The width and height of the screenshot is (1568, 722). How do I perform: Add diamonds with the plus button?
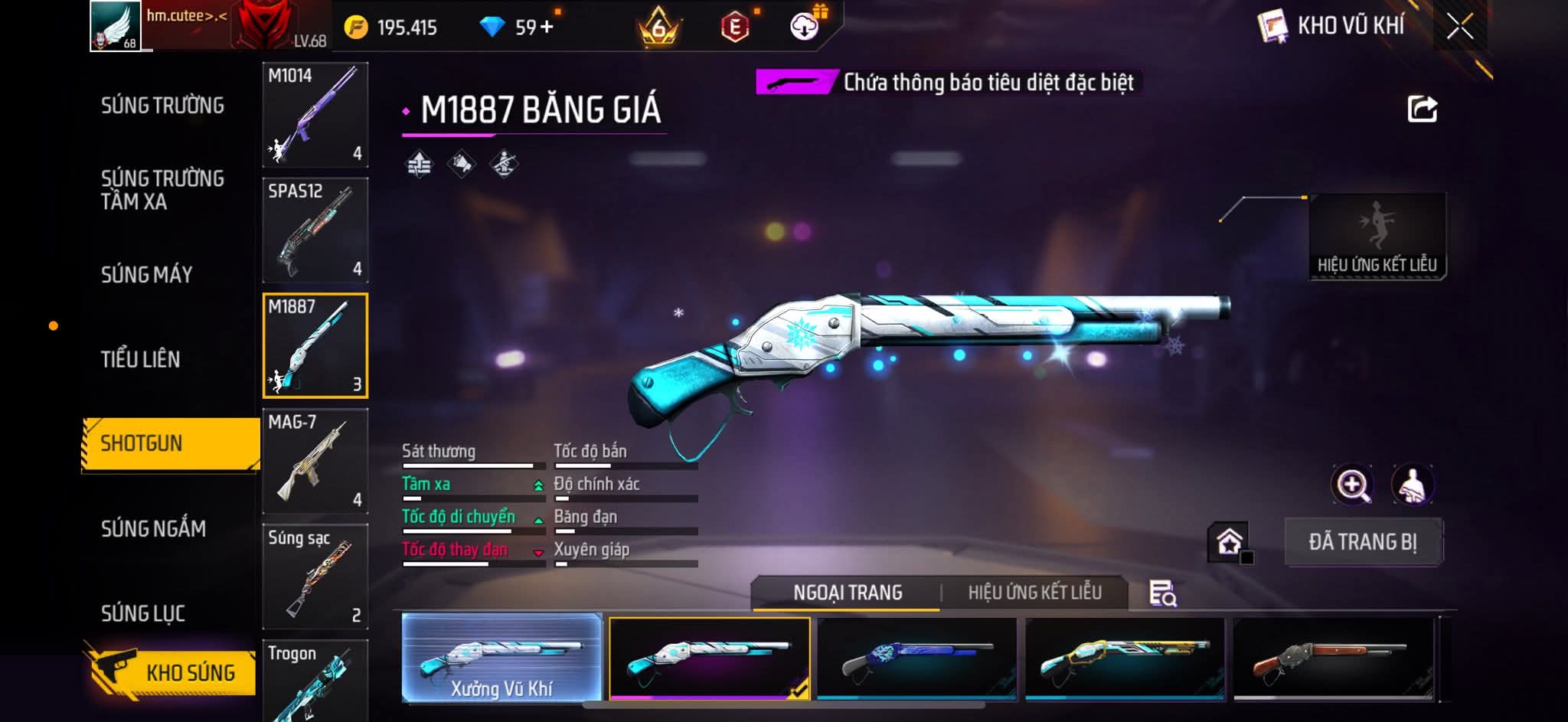click(546, 28)
